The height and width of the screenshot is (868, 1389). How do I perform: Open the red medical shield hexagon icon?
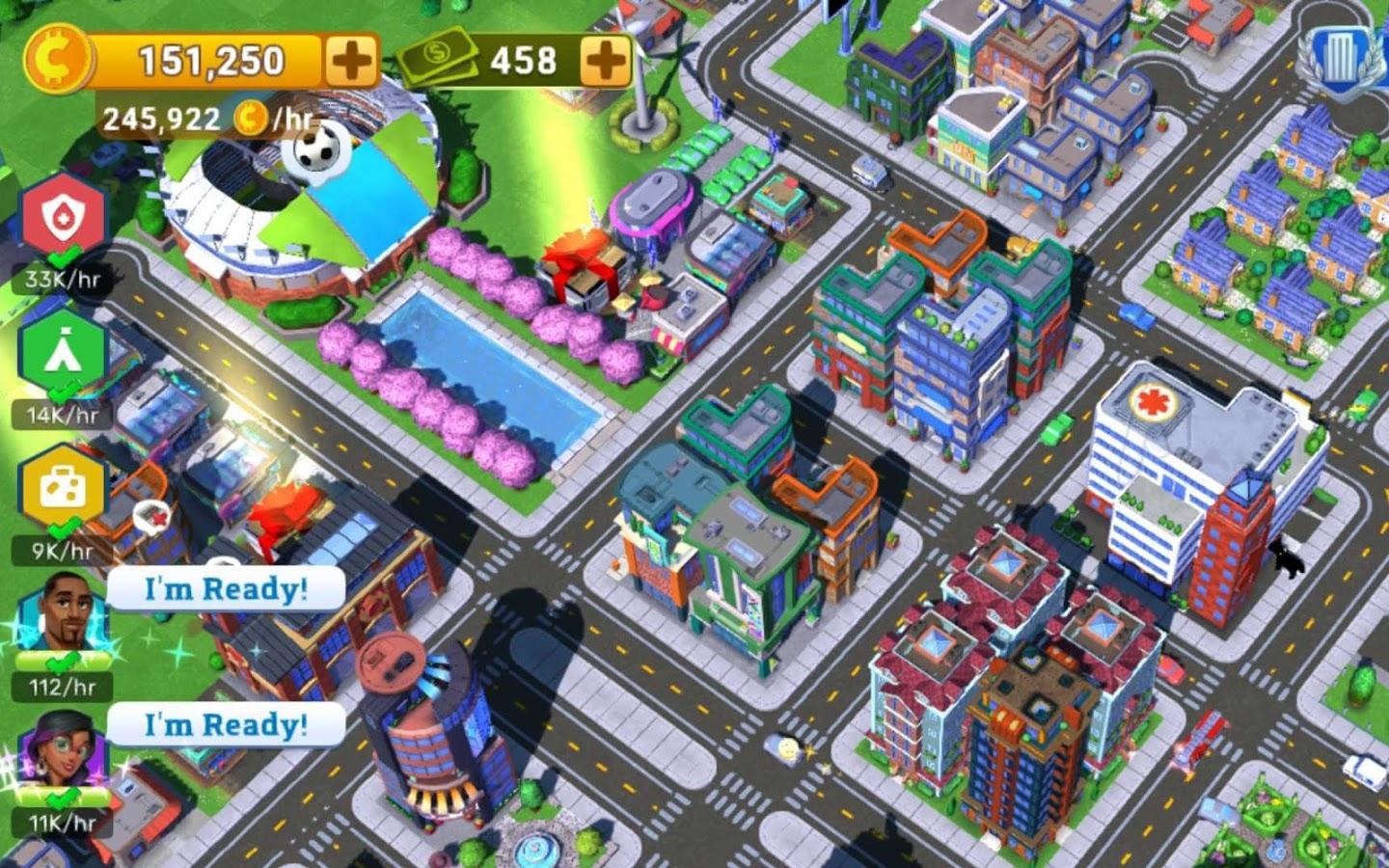pyautogui.click(x=64, y=216)
